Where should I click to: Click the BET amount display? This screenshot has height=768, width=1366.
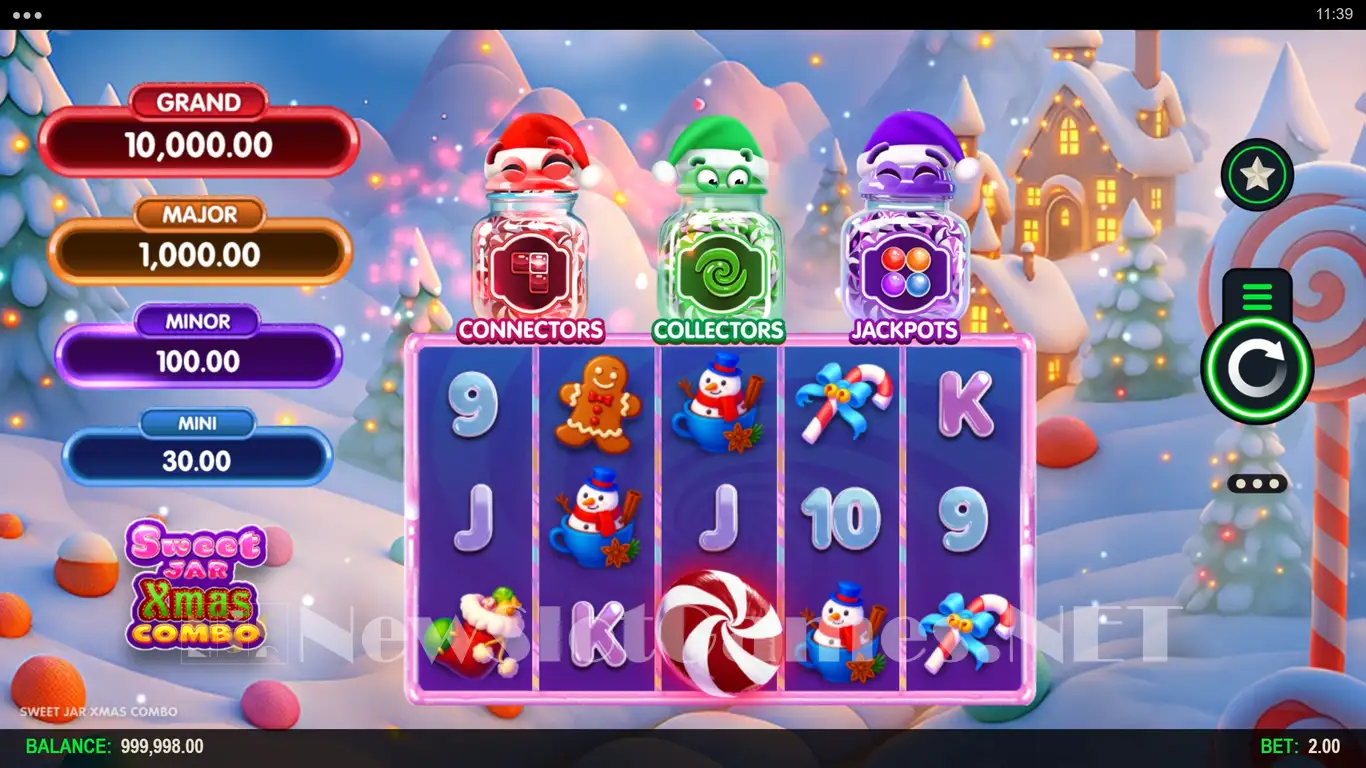(x=1299, y=747)
